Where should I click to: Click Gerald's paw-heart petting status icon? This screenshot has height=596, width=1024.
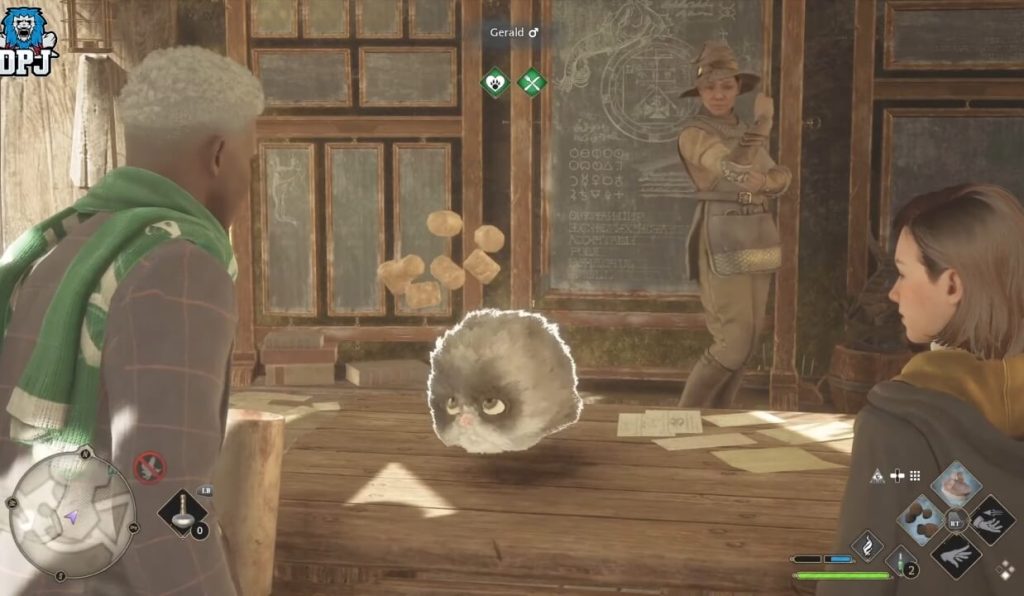click(494, 82)
